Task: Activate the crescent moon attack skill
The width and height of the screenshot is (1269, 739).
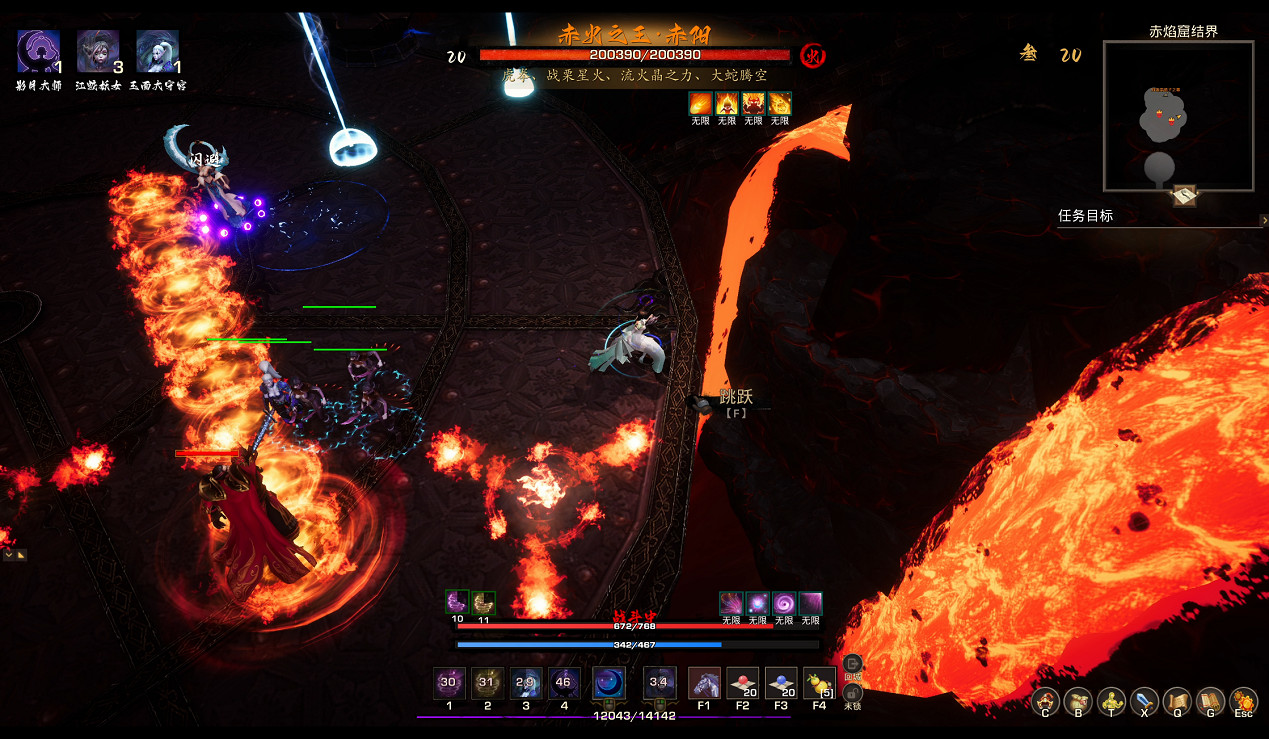Action: coord(609,683)
